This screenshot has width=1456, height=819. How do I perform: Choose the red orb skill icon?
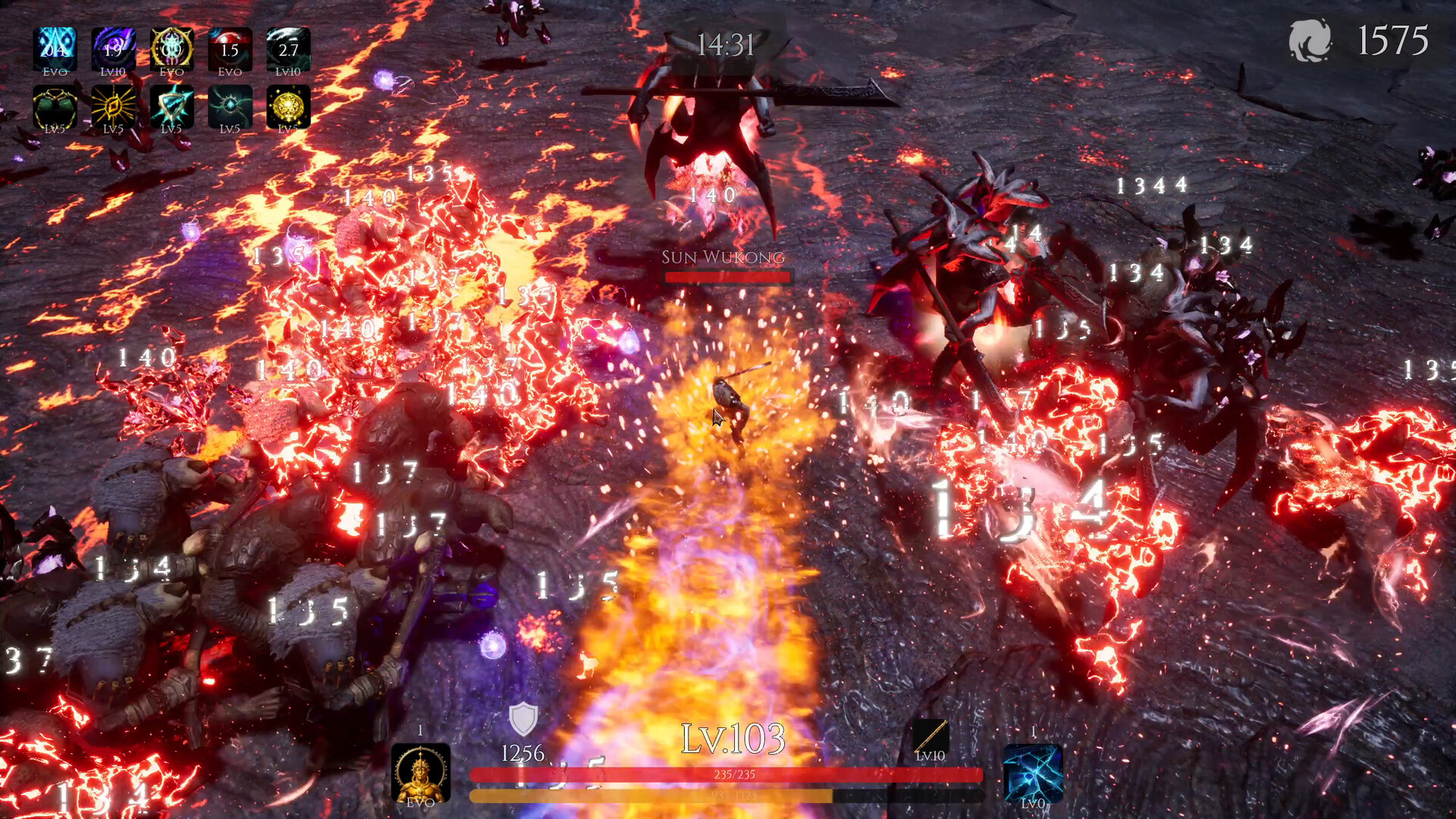pyautogui.click(x=230, y=49)
